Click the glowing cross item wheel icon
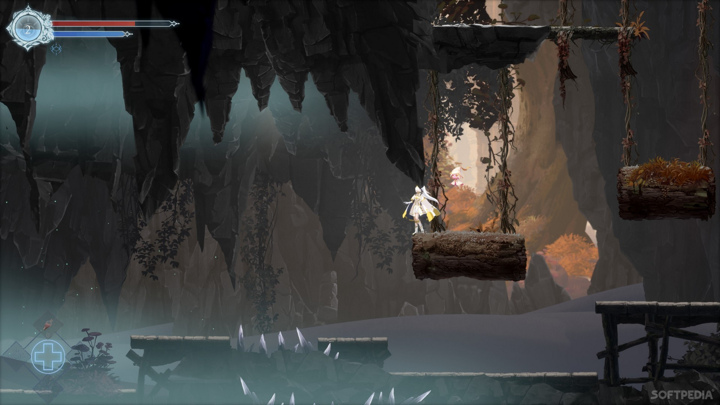 [x=48, y=356]
